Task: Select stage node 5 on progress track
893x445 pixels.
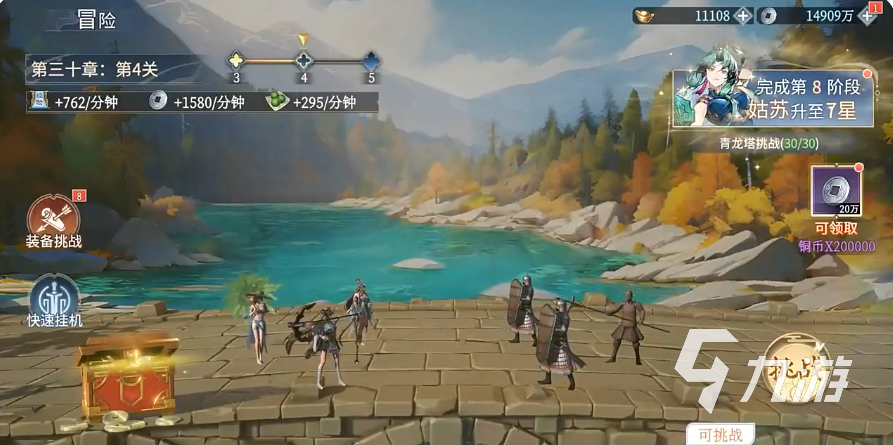Action: [371, 60]
